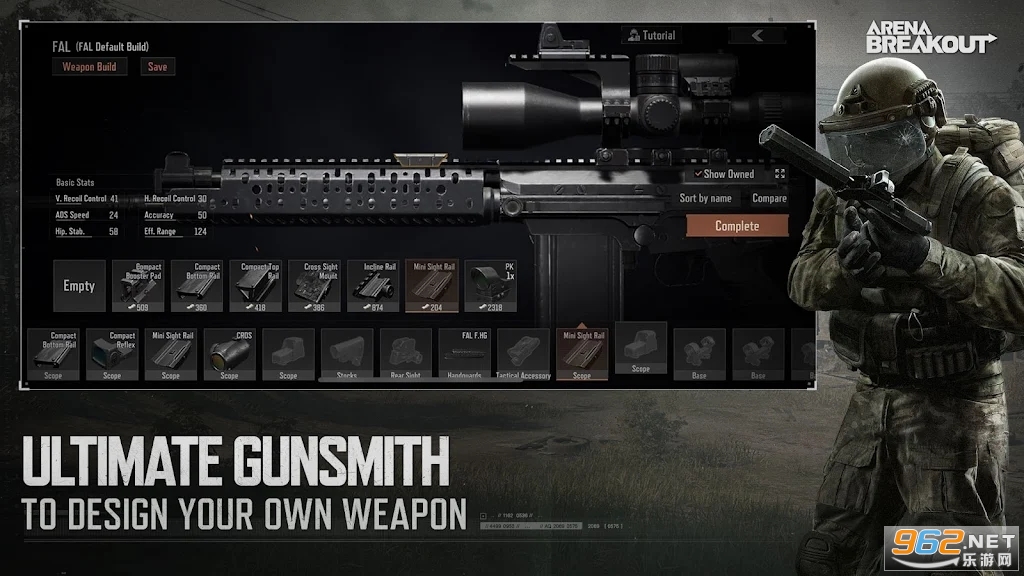Save the current FAL build
The width and height of the screenshot is (1024, 576).
point(157,67)
